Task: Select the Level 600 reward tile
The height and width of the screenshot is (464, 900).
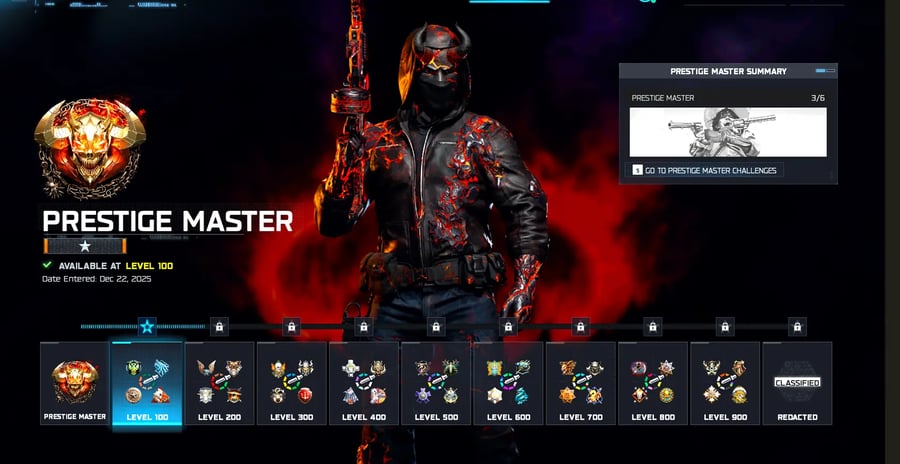Action: [x=508, y=383]
